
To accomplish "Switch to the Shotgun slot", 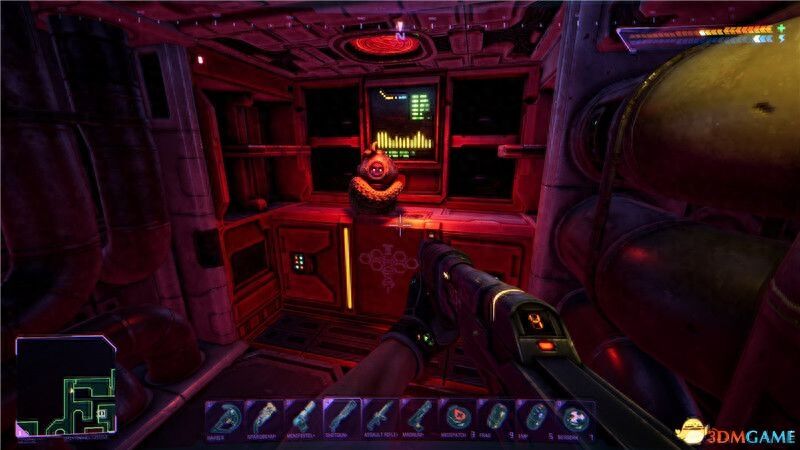I will 339,416.
